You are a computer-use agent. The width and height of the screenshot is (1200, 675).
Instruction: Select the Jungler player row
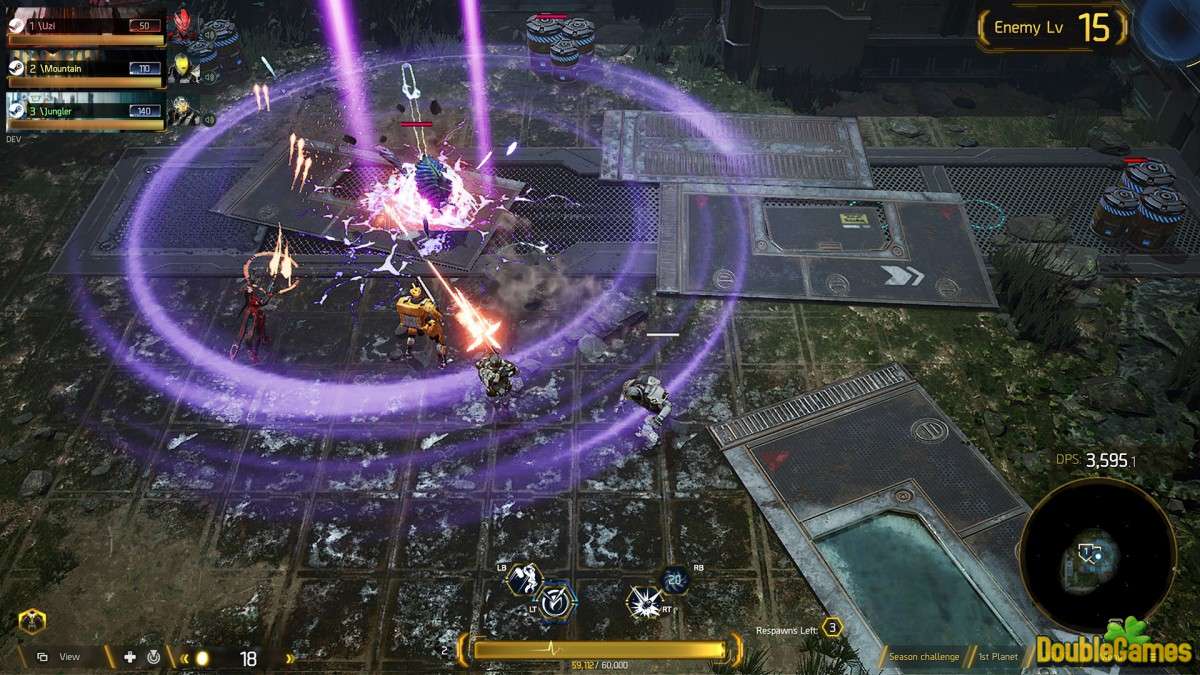85,111
